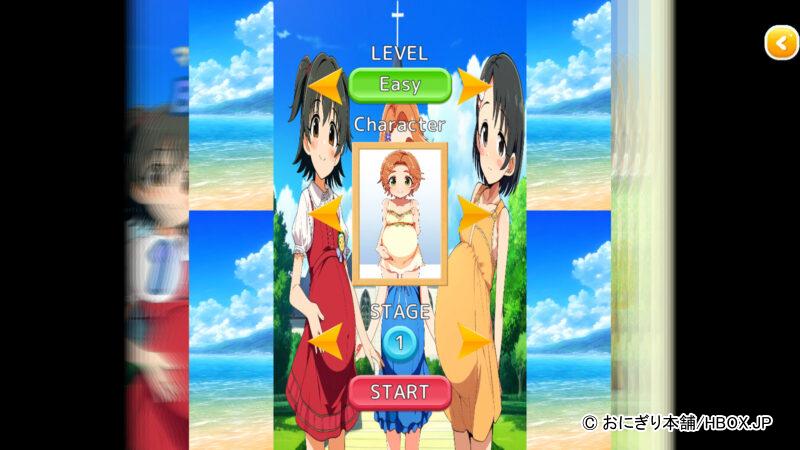Select the orange-haired character portrait

(x=399, y=213)
